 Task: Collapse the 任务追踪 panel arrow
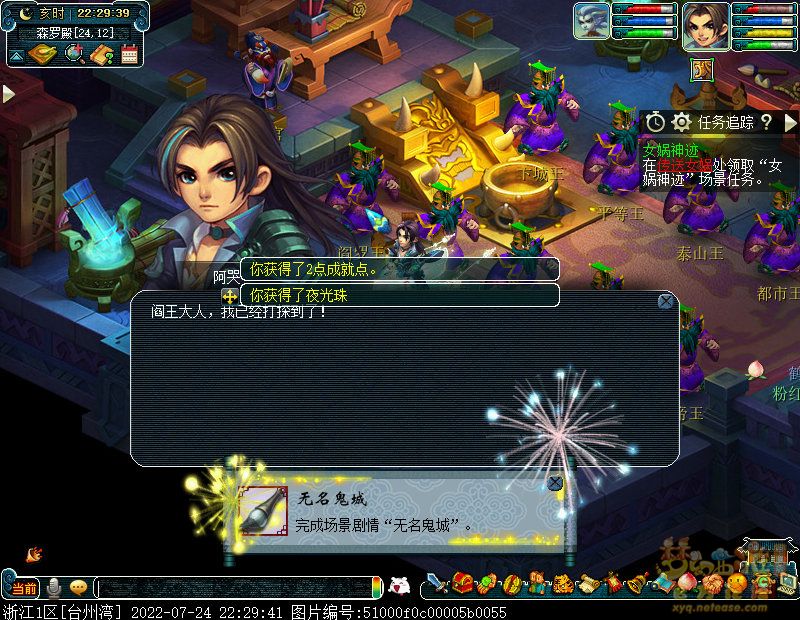[790, 122]
